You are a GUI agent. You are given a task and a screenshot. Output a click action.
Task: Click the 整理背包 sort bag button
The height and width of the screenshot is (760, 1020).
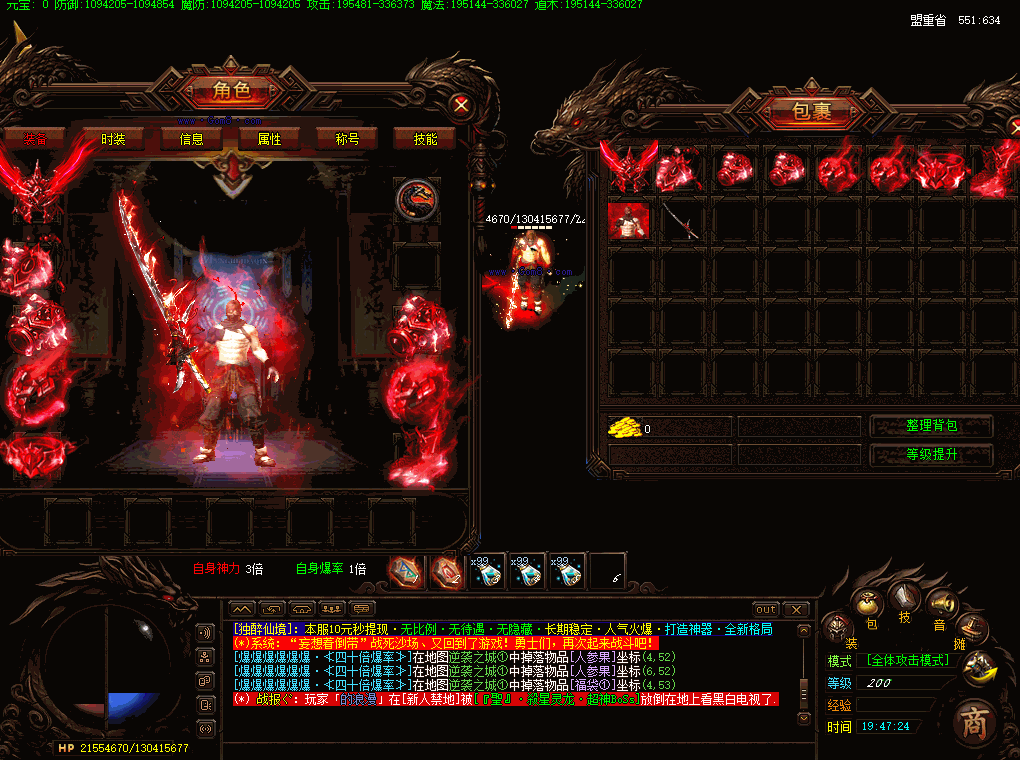click(931, 426)
